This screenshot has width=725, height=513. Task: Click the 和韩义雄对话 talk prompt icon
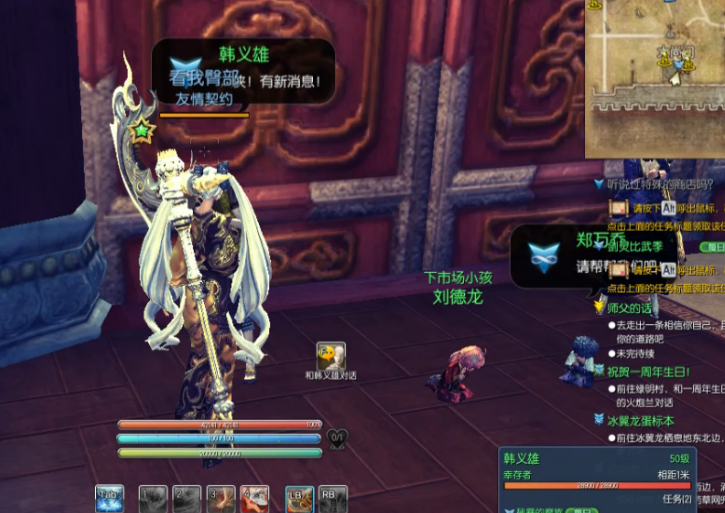click(x=331, y=355)
